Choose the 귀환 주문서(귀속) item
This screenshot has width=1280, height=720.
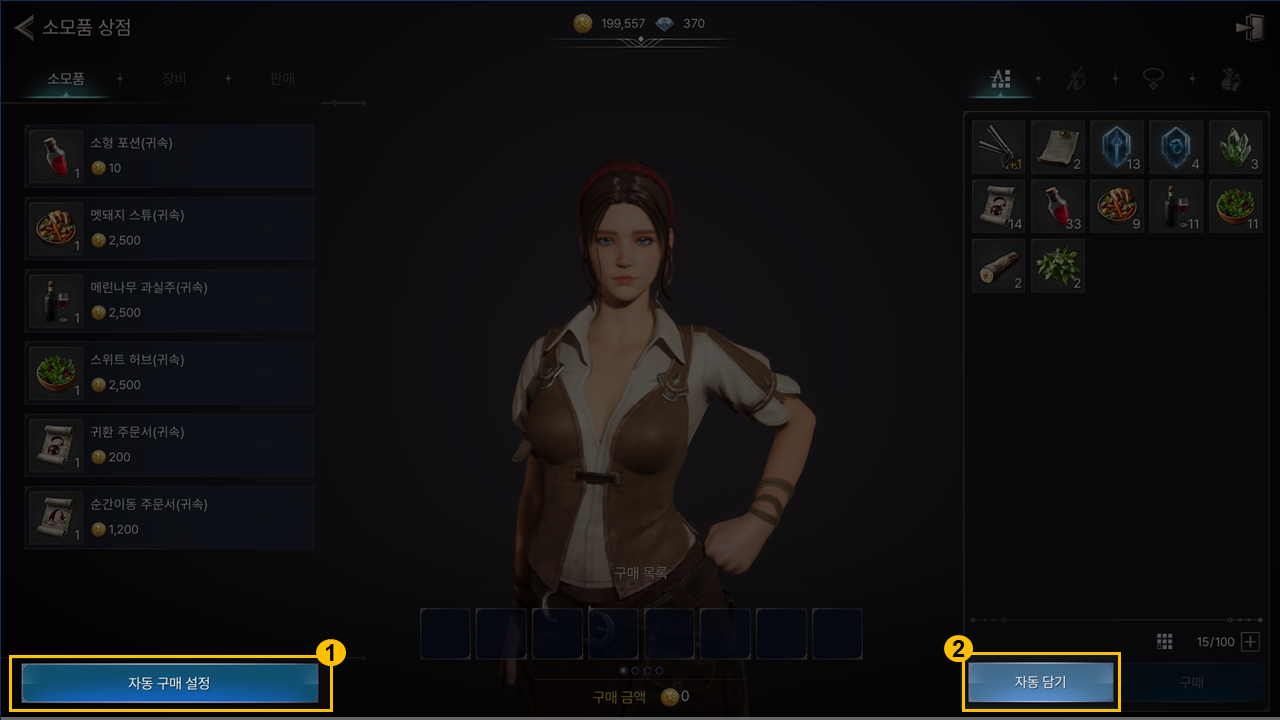(169, 445)
